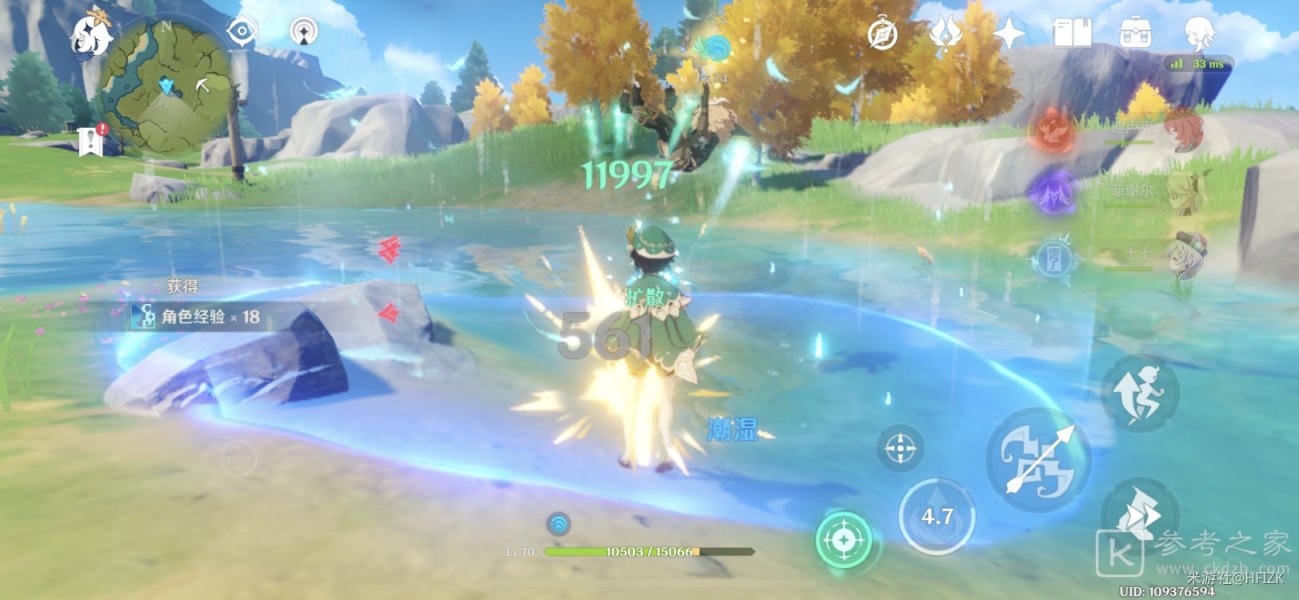Screen dimensions: 1299x600
Task: Switch to party member 七七
Action: pyautogui.click(x=1186, y=253)
